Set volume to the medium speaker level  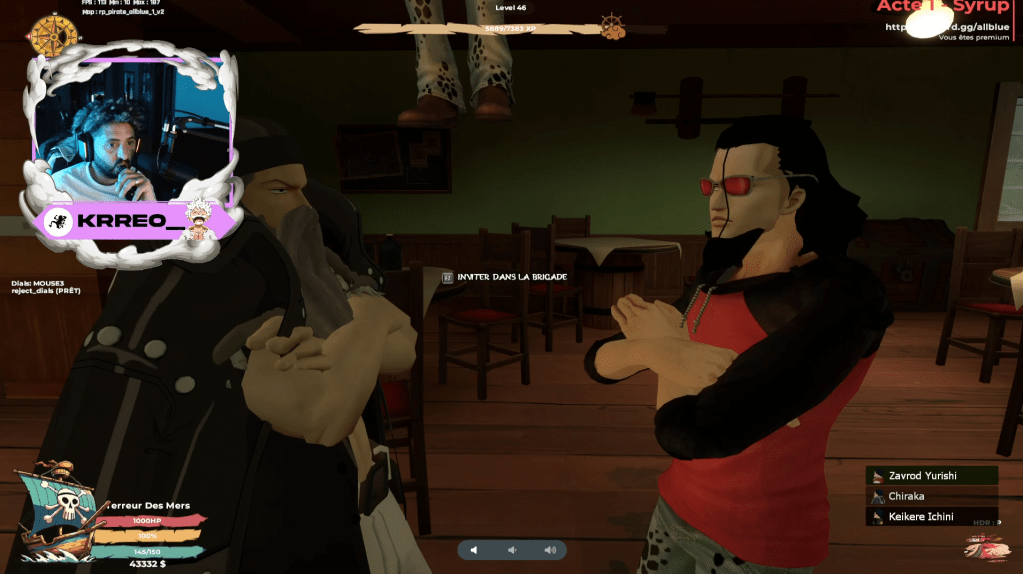(512, 550)
